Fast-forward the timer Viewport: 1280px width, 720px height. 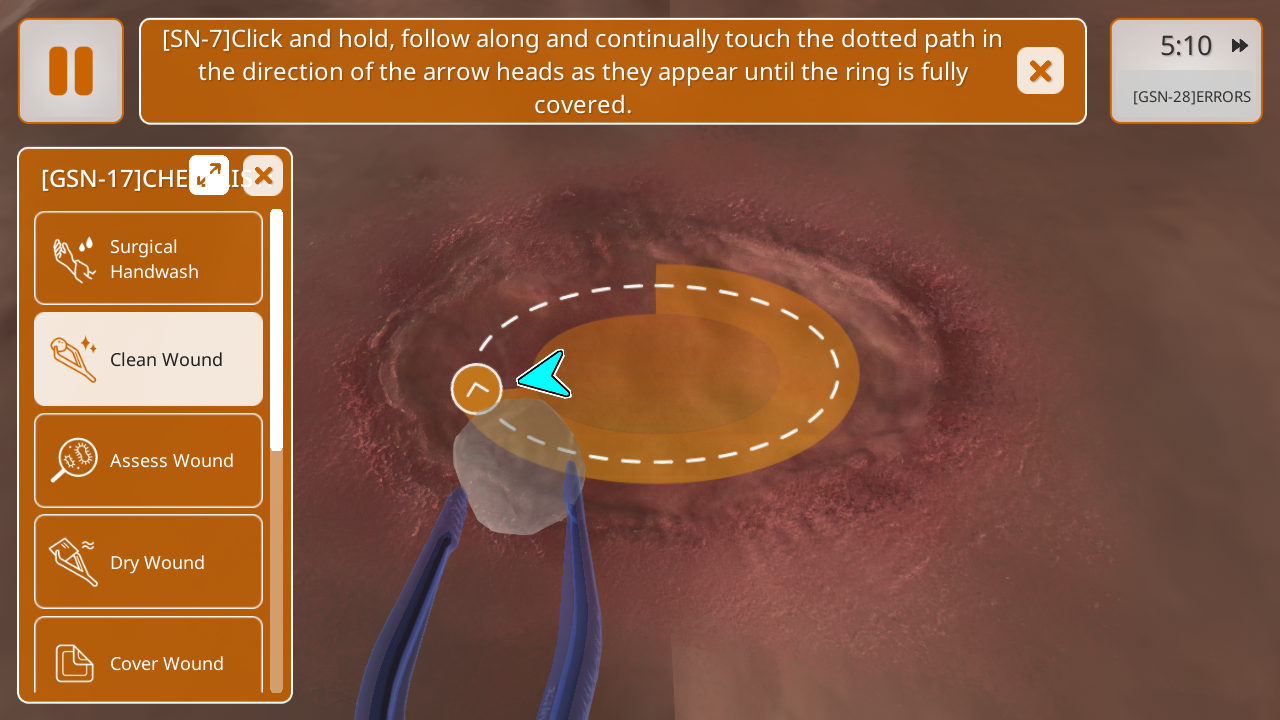[x=1240, y=46]
